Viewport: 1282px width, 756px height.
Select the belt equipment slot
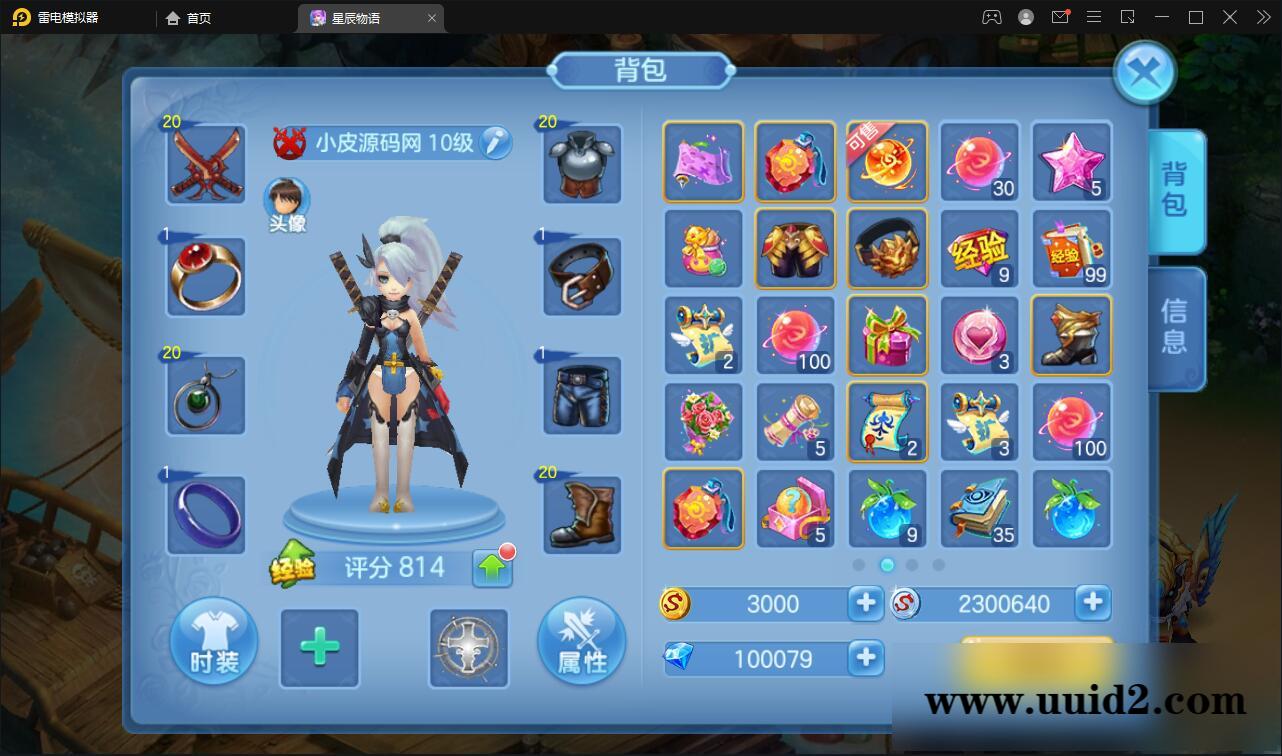[x=580, y=277]
